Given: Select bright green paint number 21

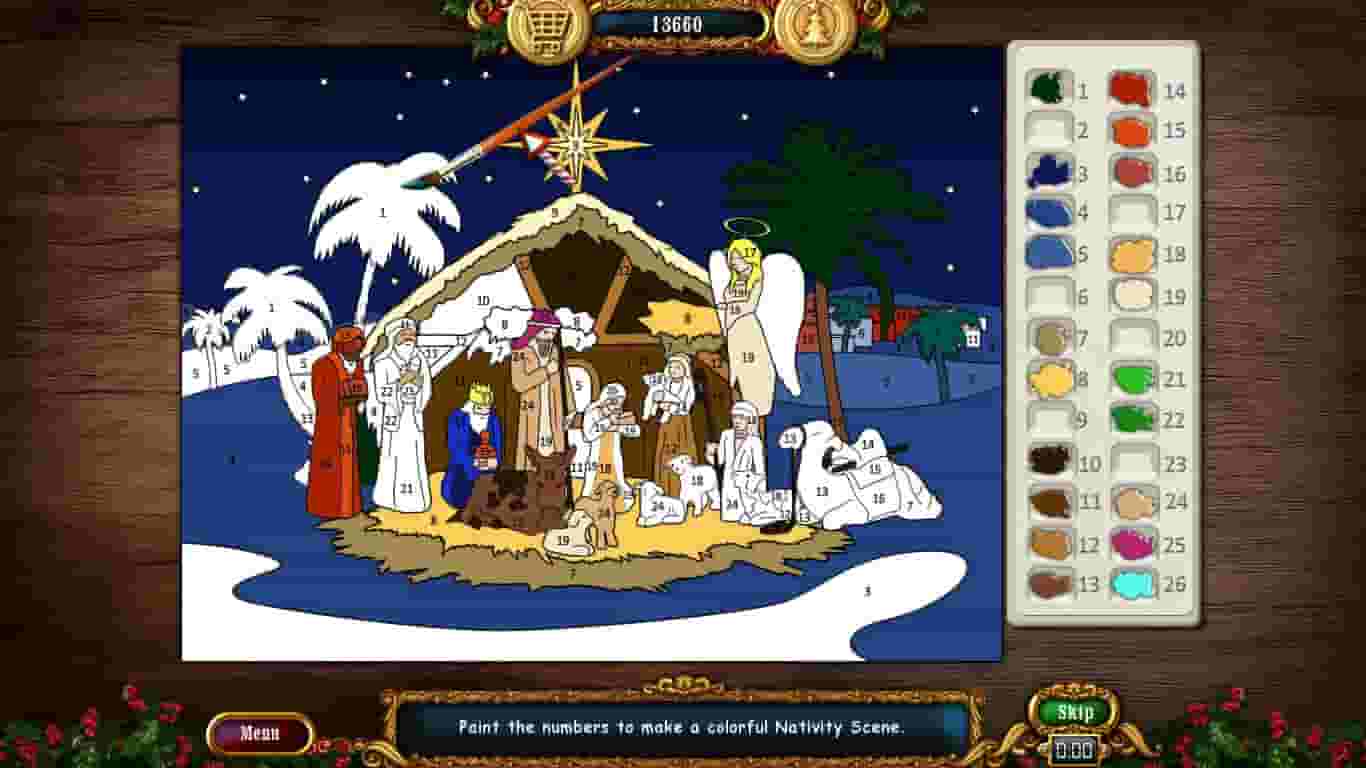Looking at the screenshot, I should [1131, 380].
